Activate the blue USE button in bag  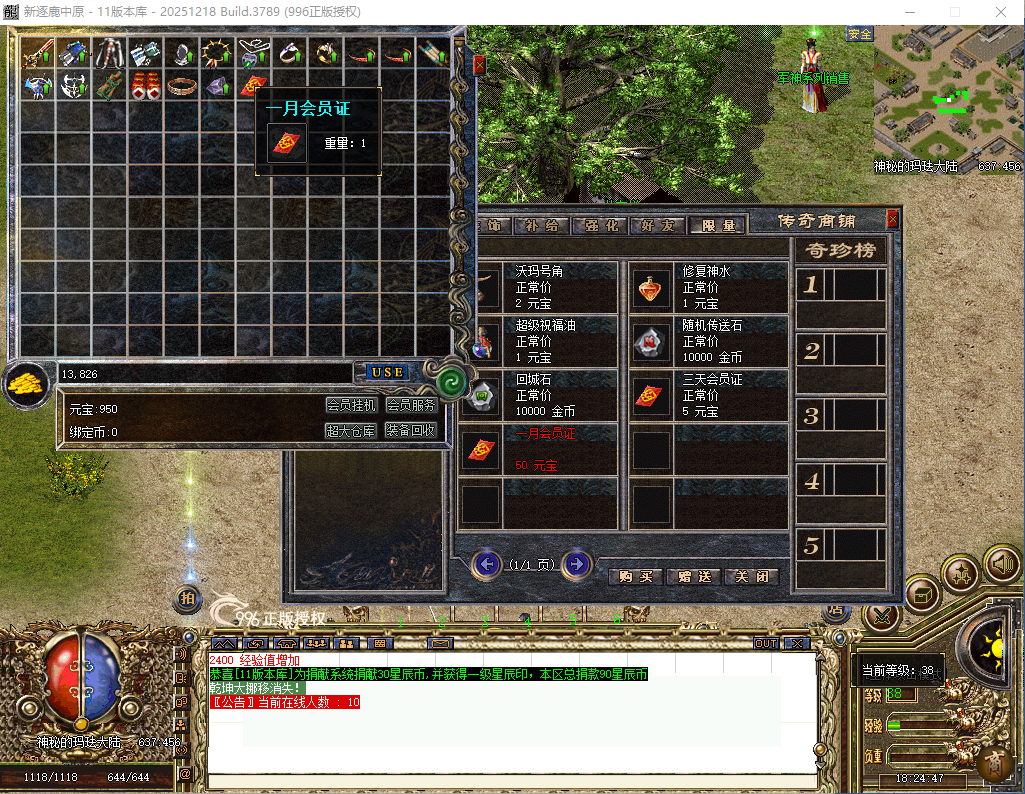point(387,372)
